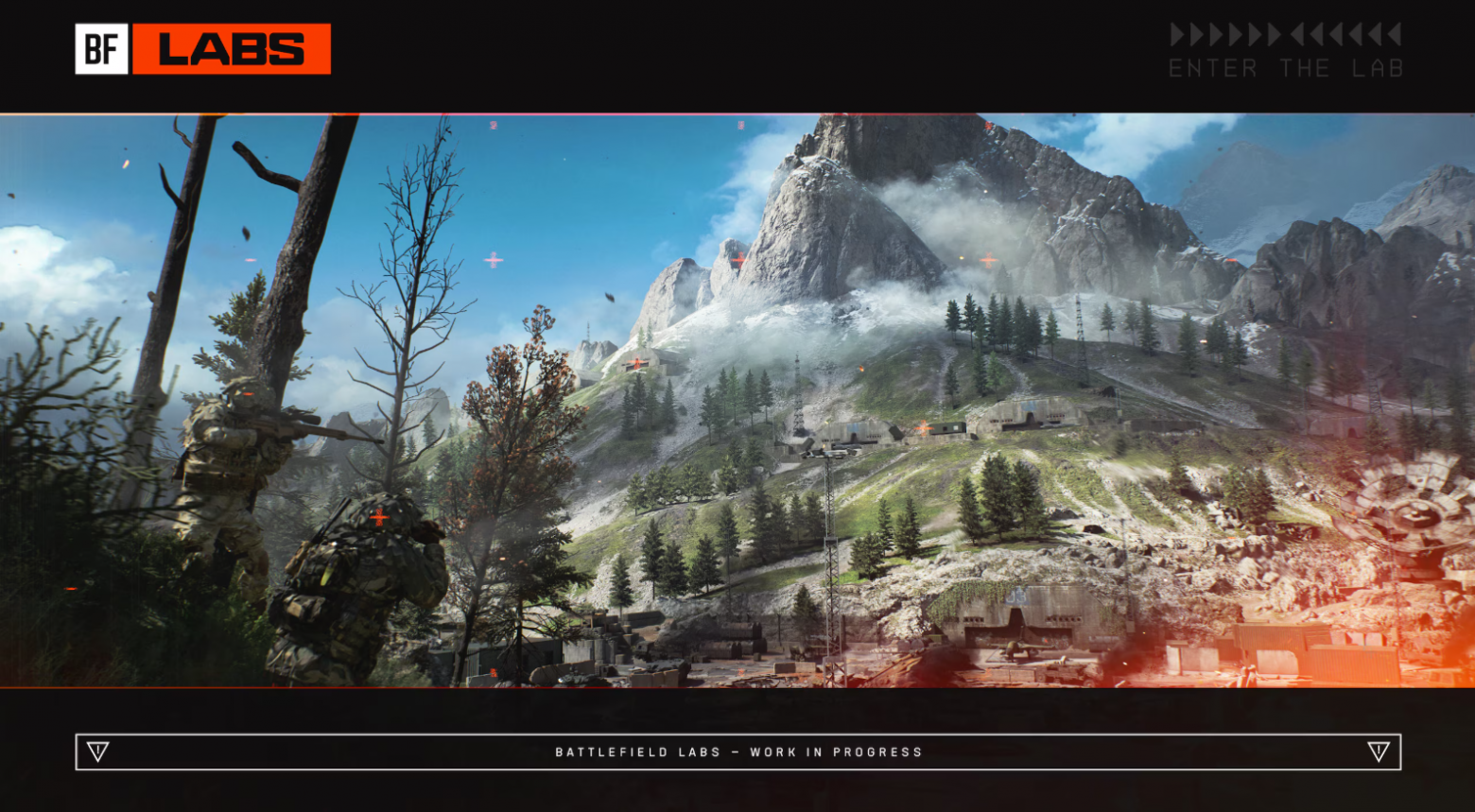Select the Enter The Lab text

(x=1285, y=68)
